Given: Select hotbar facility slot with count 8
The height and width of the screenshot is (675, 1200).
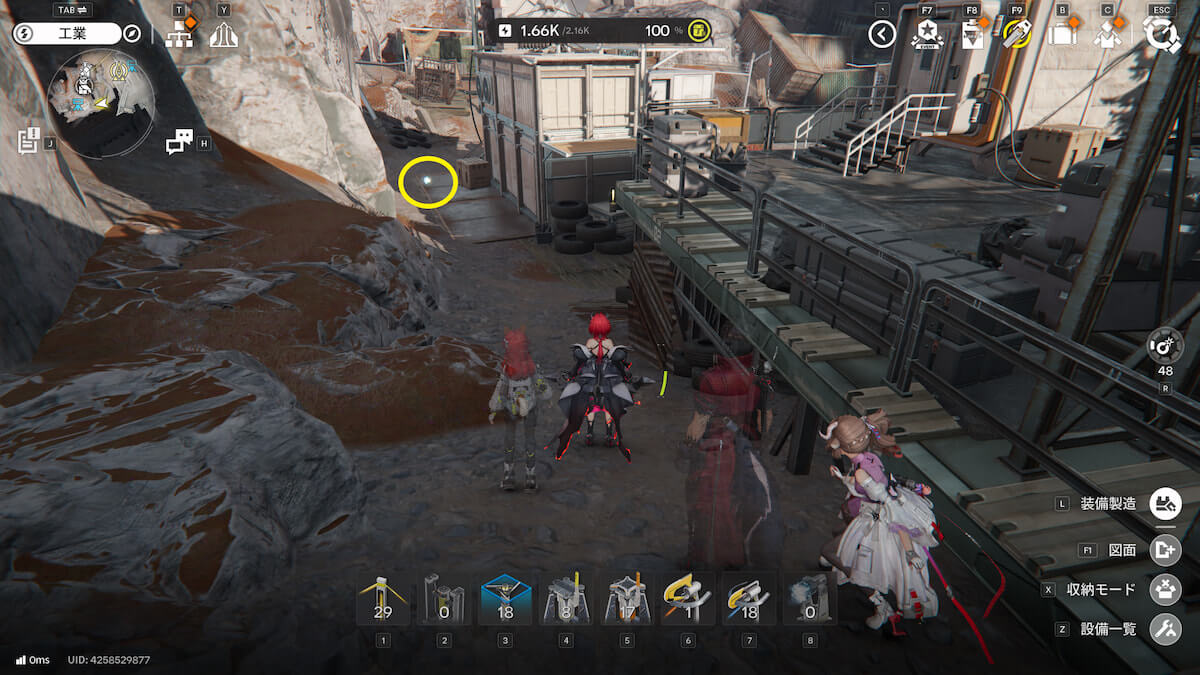Looking at the screenshot, I should [x=566, y=600].
